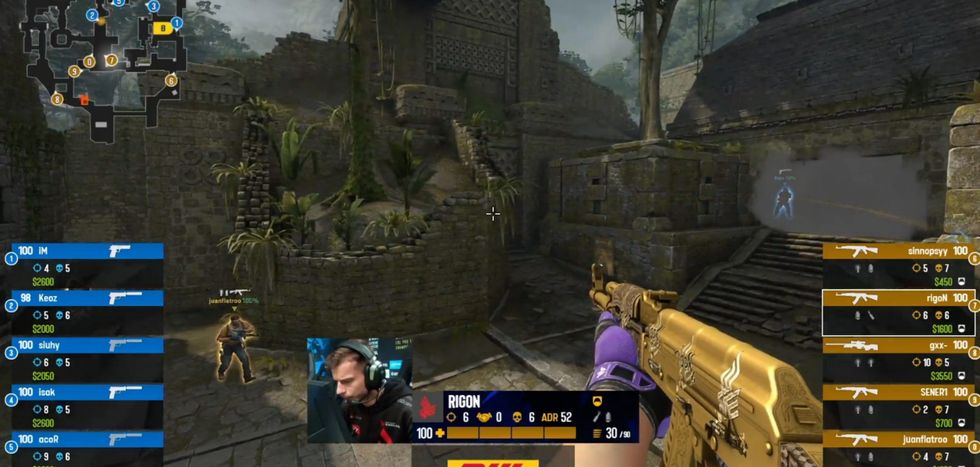Select player iM in the team list
The width and height of the screenshot is (980, 467).
pyautogui.click(x=86, y=260)
